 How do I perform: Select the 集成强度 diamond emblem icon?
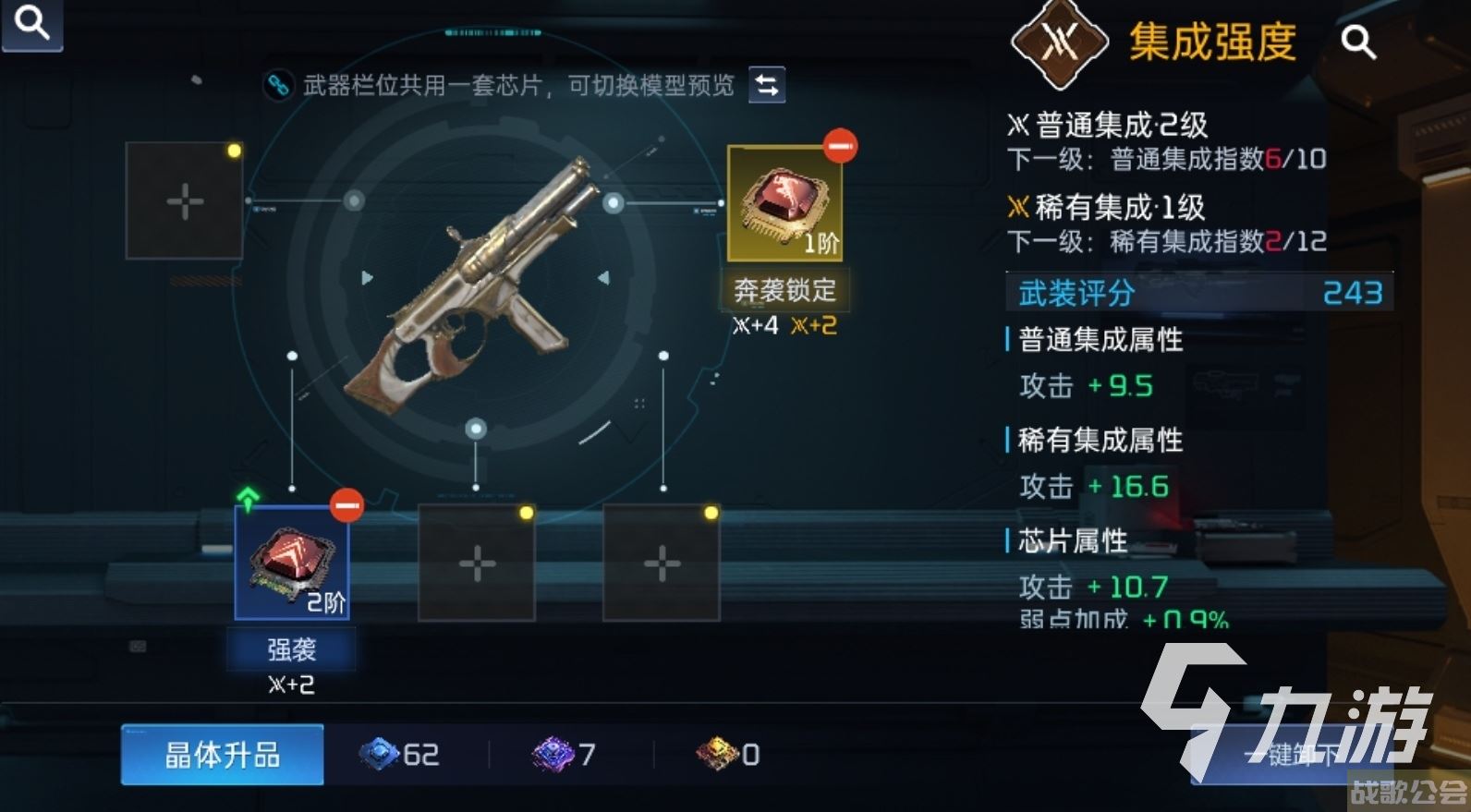tap(1059, 42)
